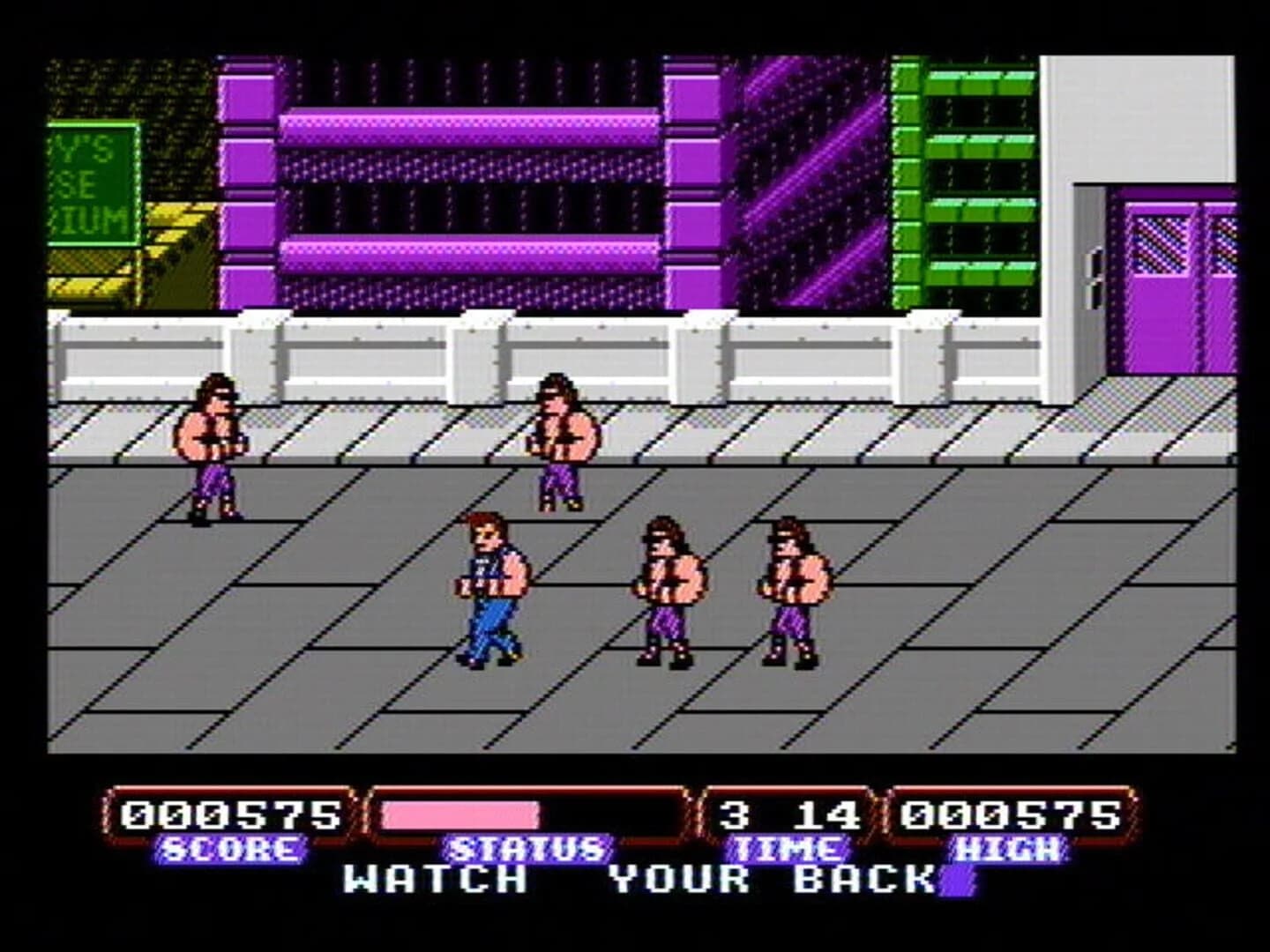1270x952 pixels.
Task: Click the green "...Y'S ...SE ...IUM" sign
Action: click(88, 185)
